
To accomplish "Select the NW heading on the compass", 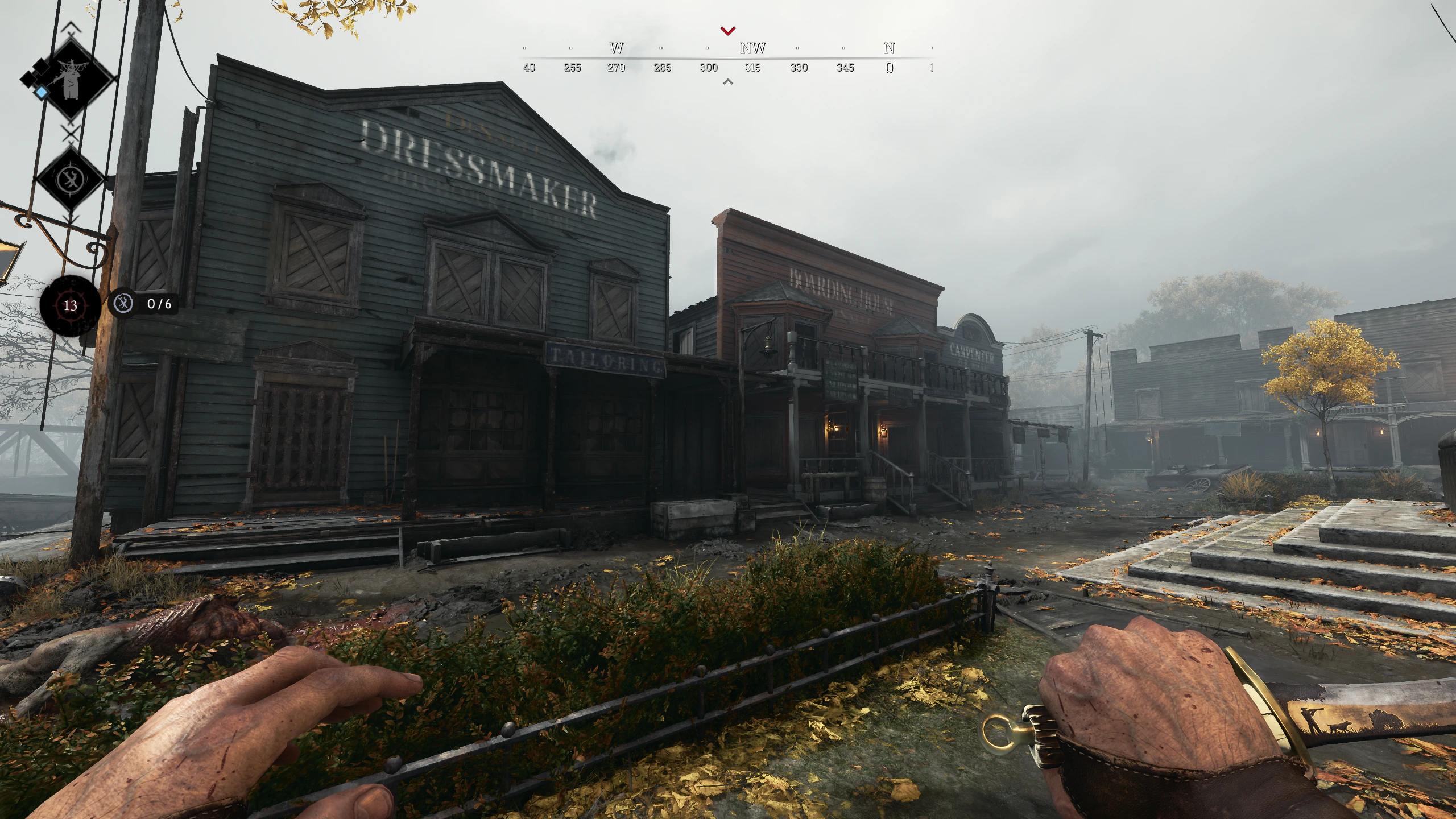I will (752, 49).
